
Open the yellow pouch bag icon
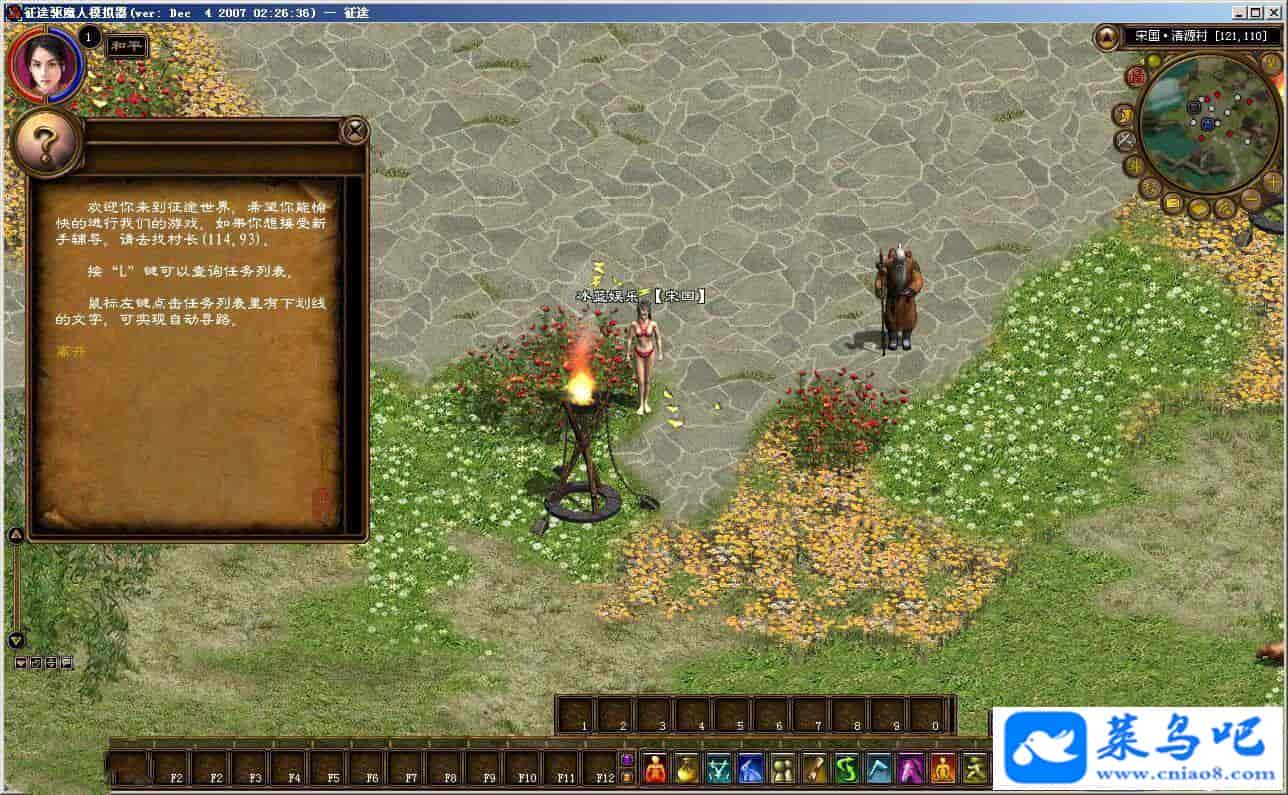click(687, 768)
